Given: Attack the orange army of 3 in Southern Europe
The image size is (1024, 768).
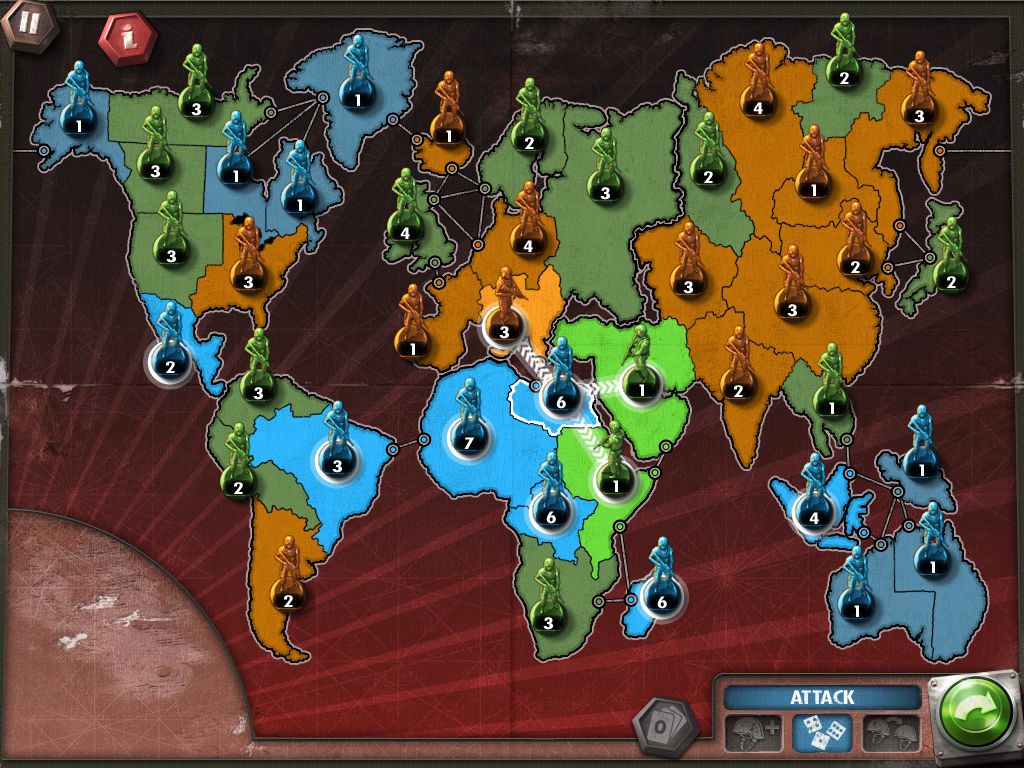Looking at the screenshot, I should click(503, 330).
